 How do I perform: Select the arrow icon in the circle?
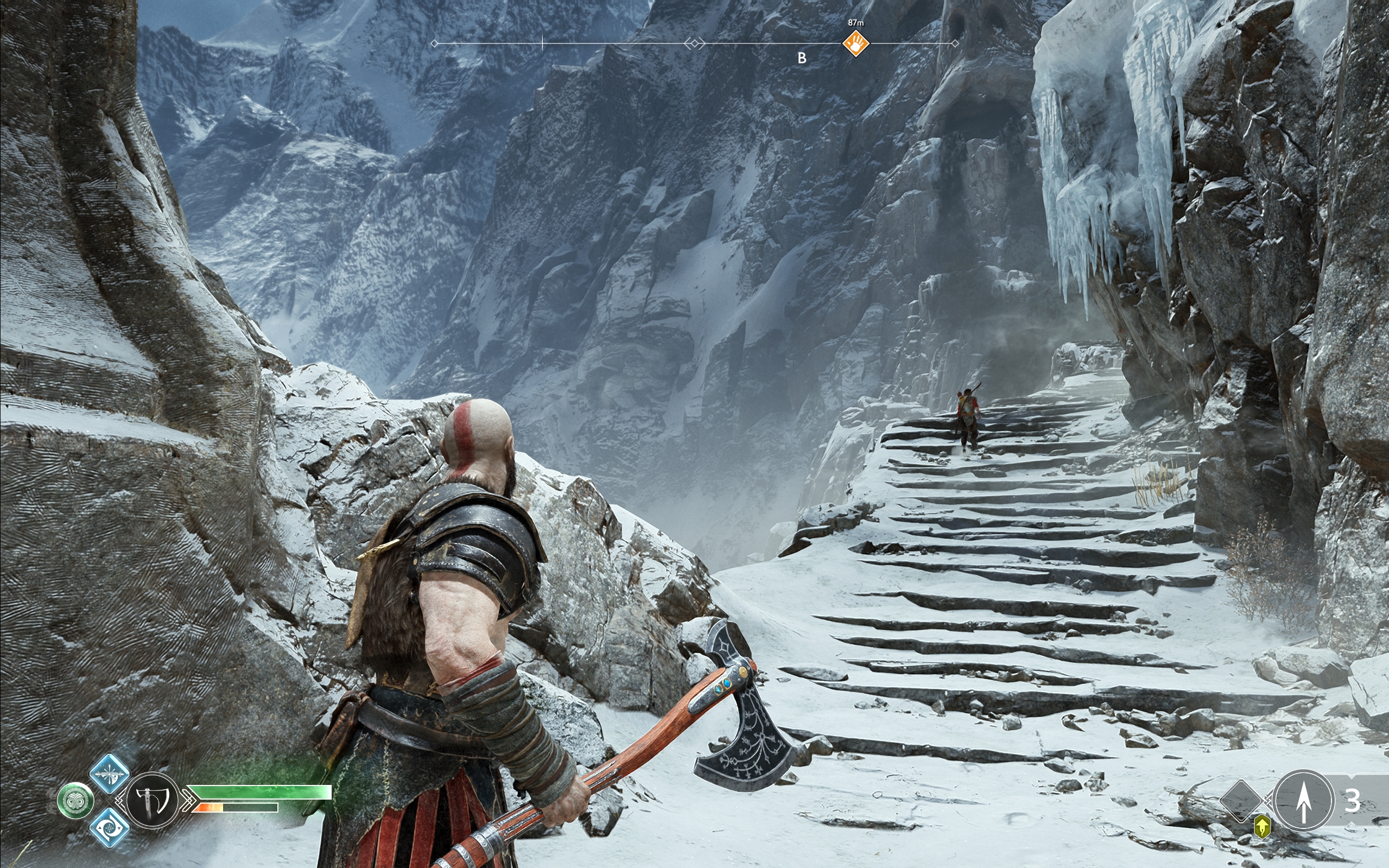pyautogui.click(x=1303, y=800)
